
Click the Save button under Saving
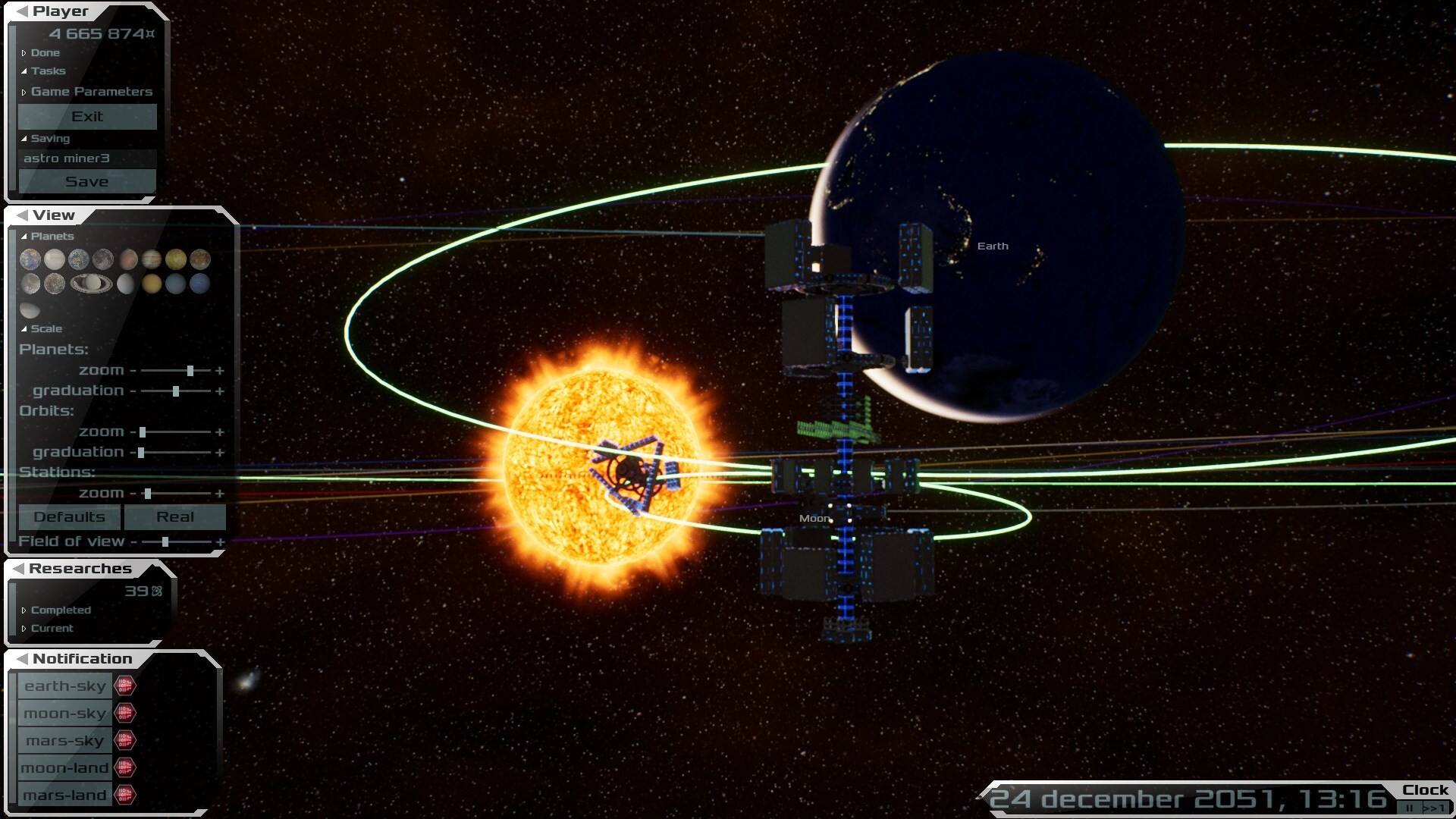(x=86, y=181)
